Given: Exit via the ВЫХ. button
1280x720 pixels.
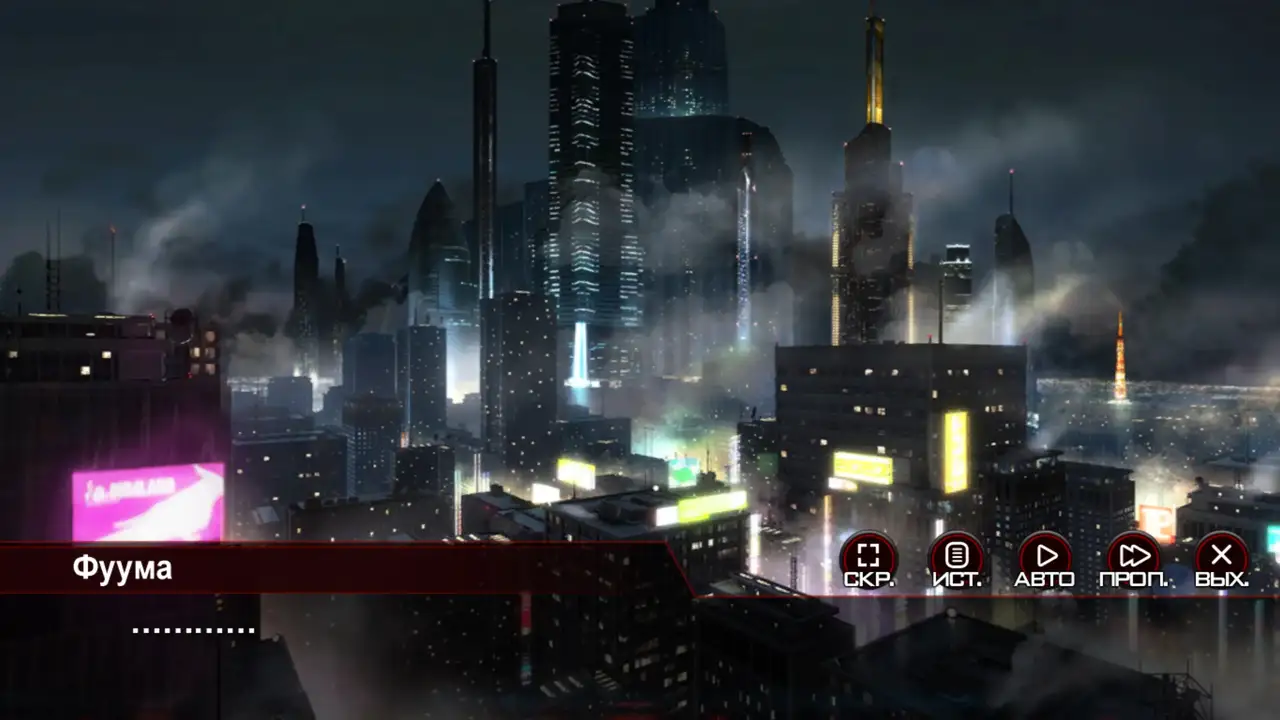Looking at the screenshot, I should 1221,558.
